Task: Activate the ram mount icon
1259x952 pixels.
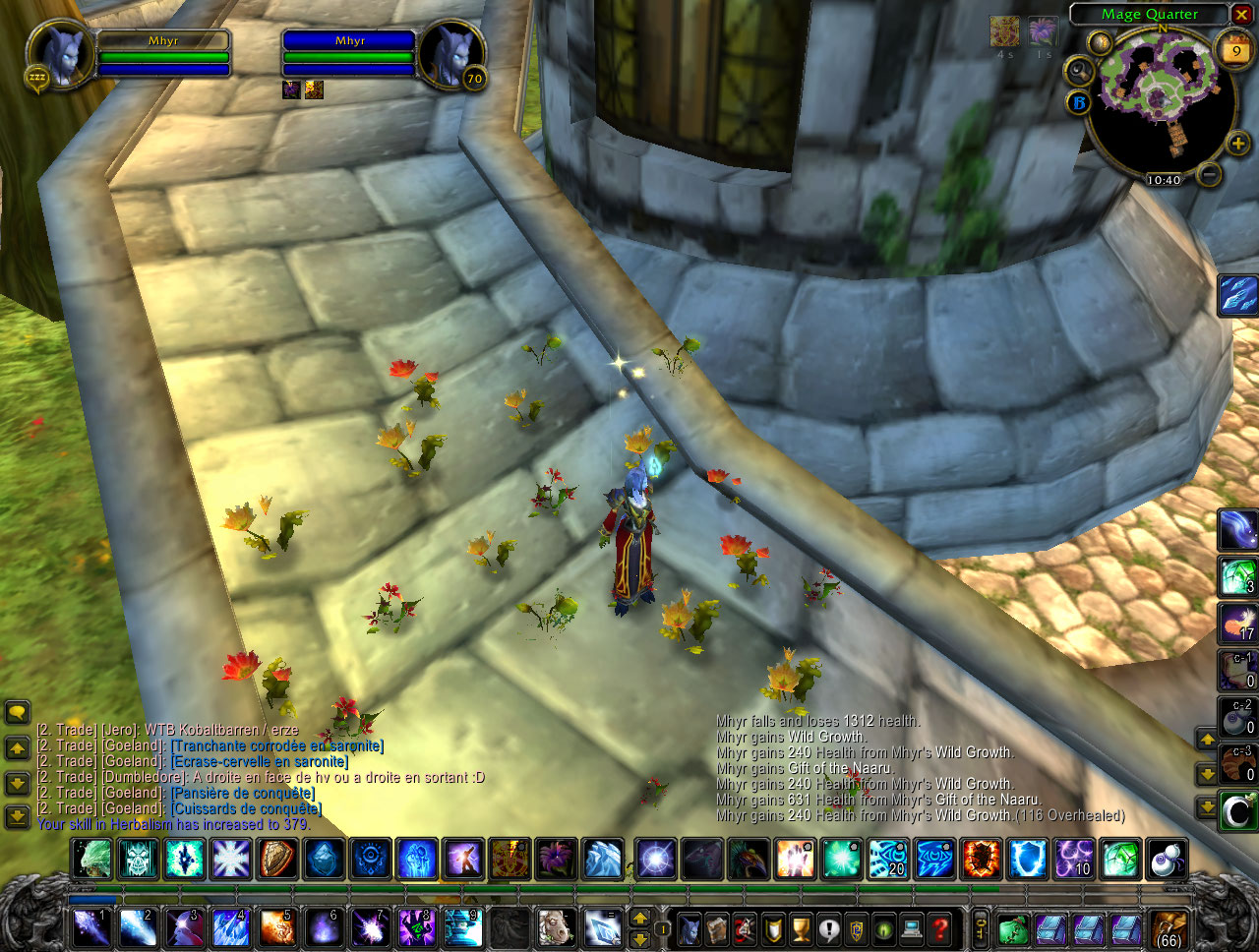Action: click(x=556, y=928)
